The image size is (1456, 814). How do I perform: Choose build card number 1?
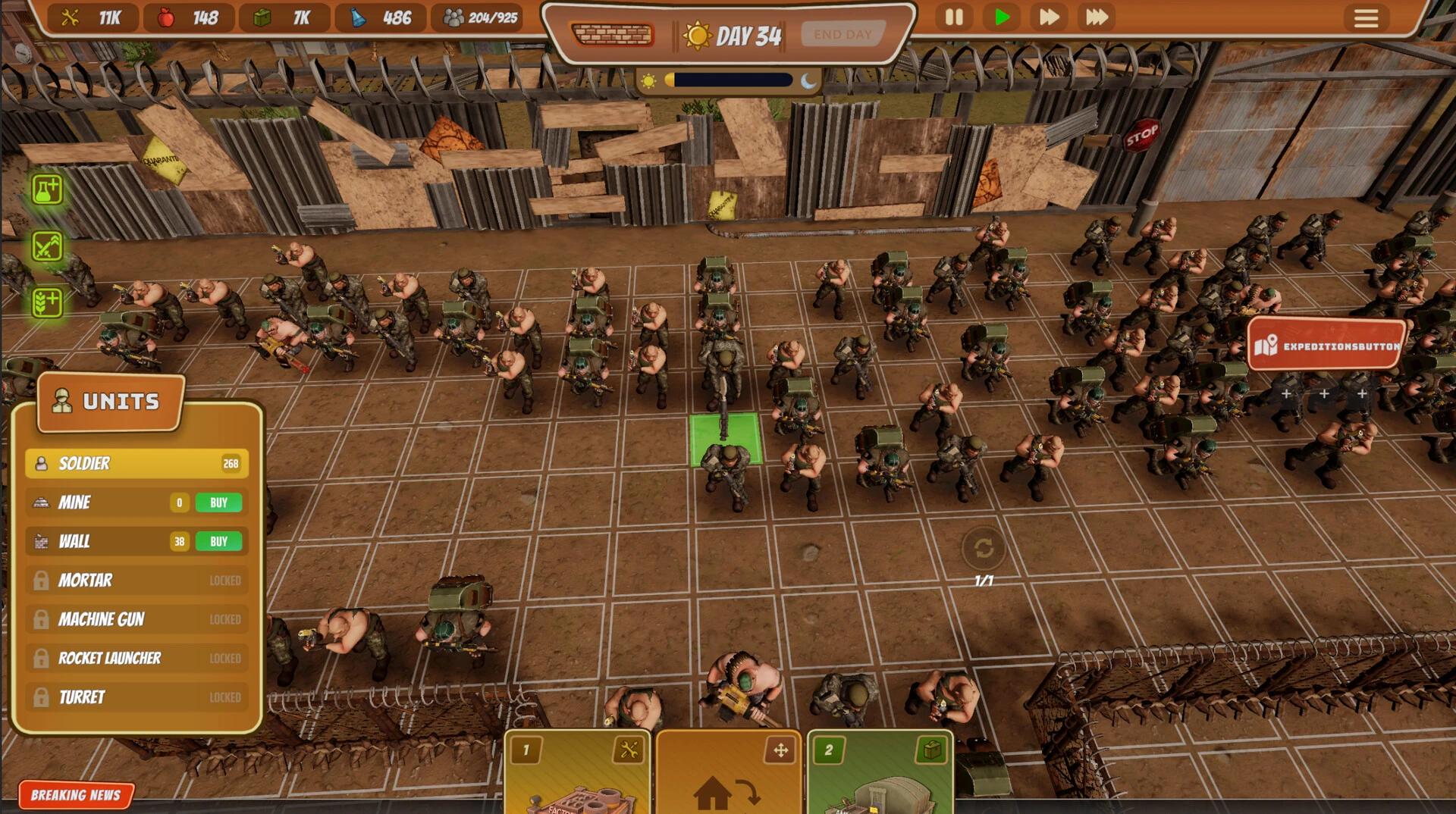(x=577, y=773)
